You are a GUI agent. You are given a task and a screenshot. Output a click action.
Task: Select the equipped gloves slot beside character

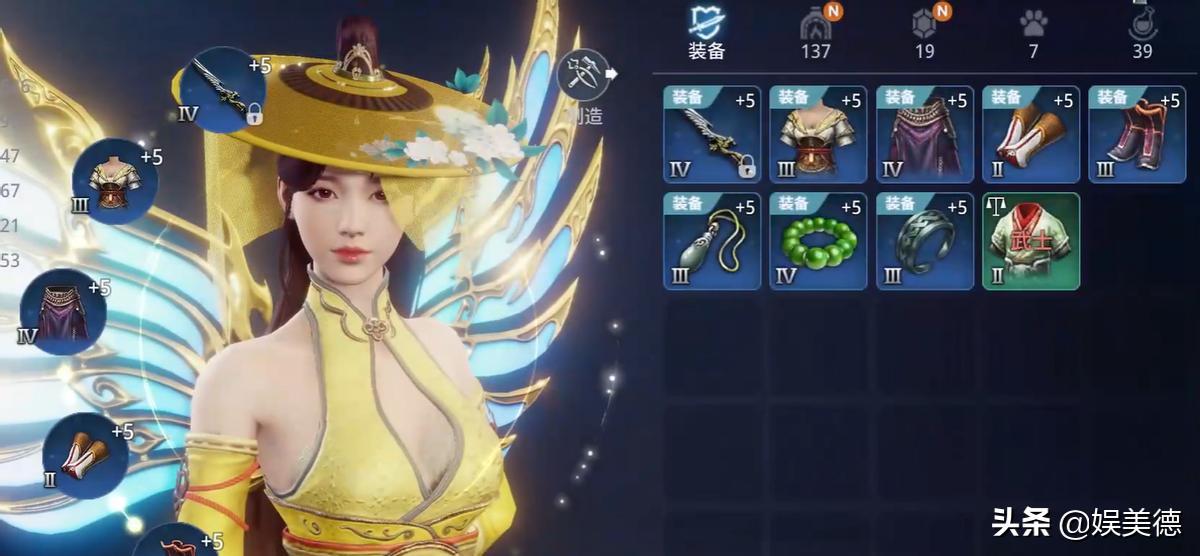click(85, 456)
